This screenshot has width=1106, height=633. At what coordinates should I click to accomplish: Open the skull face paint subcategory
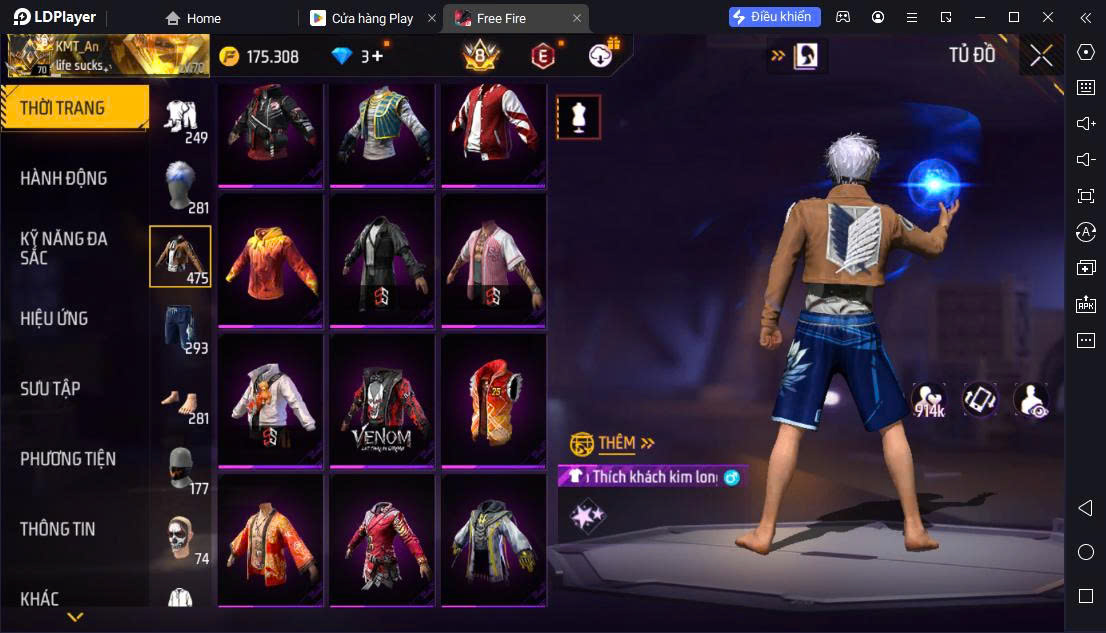(x=180, y=538)
